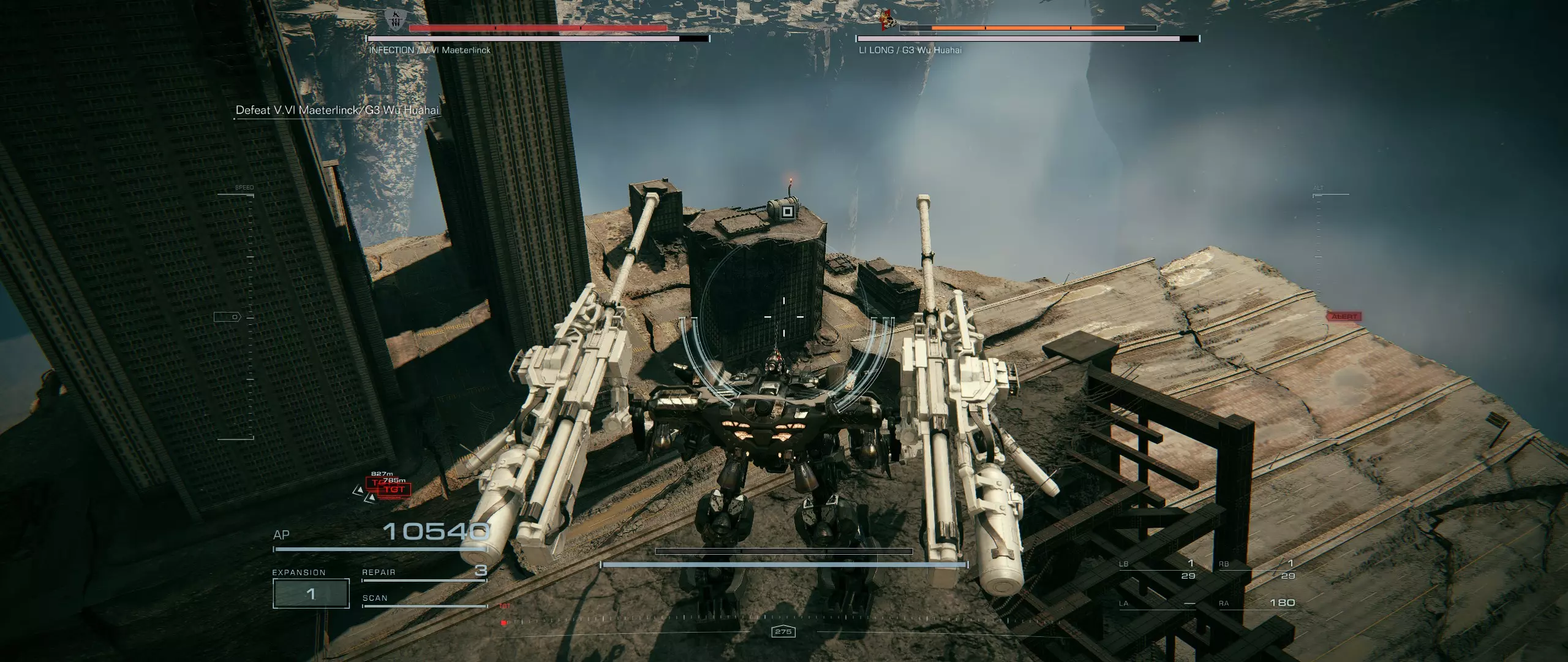The height and width of the screenshot is (662, 1568).
Task: Select the red TGT marker at 785m
Action: (x=394, y=489)
